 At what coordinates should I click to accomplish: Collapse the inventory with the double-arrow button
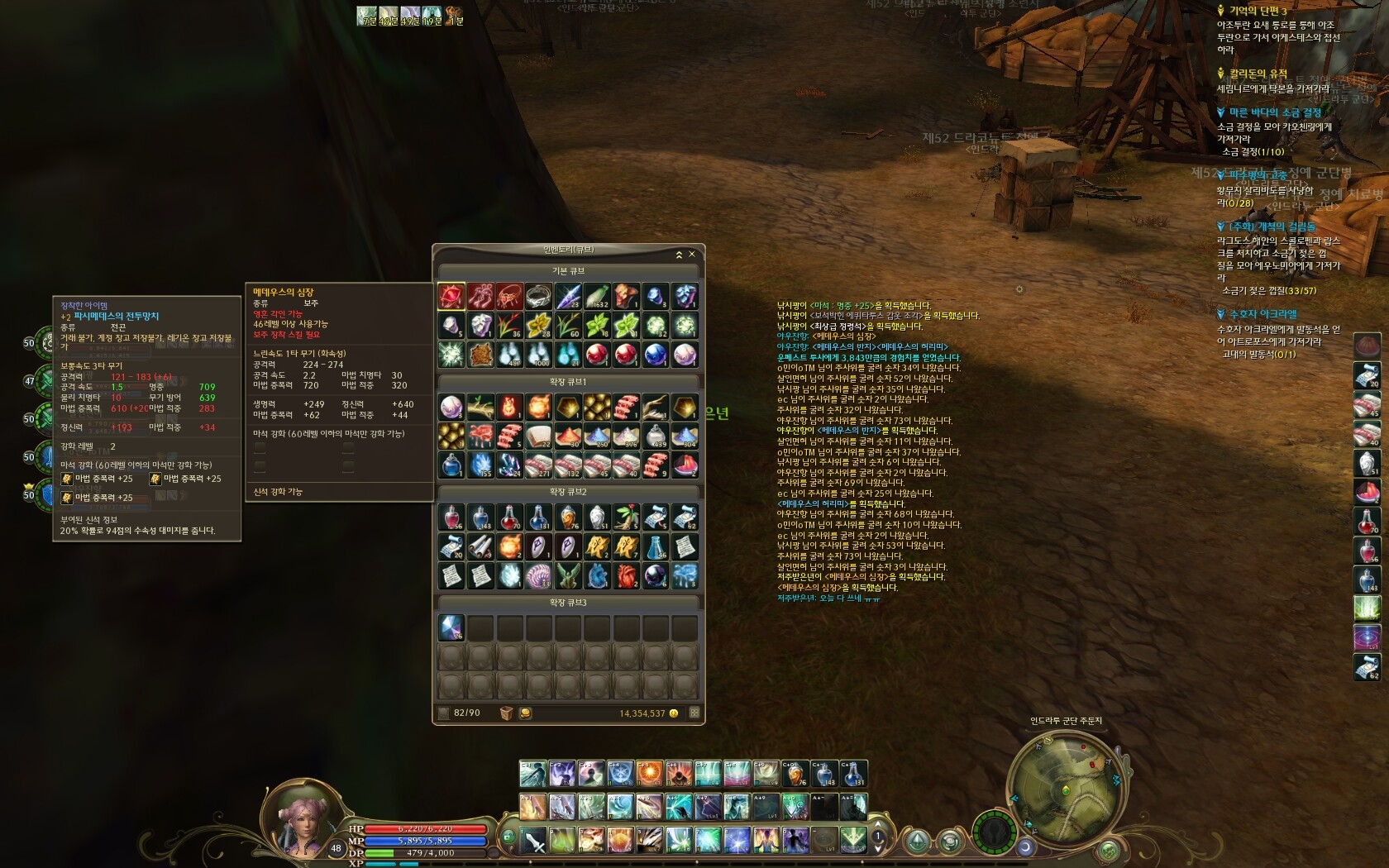point(679,255)
